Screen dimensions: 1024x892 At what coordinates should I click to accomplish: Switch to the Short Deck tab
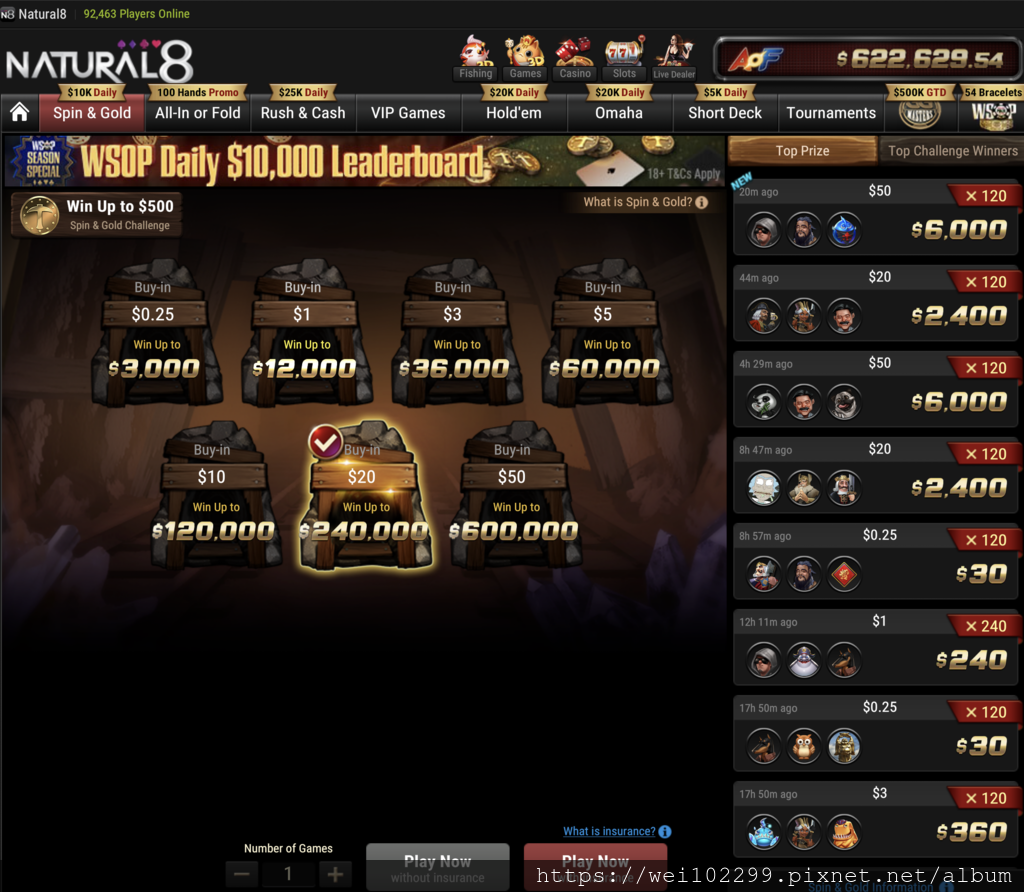(x=725, y=113)
